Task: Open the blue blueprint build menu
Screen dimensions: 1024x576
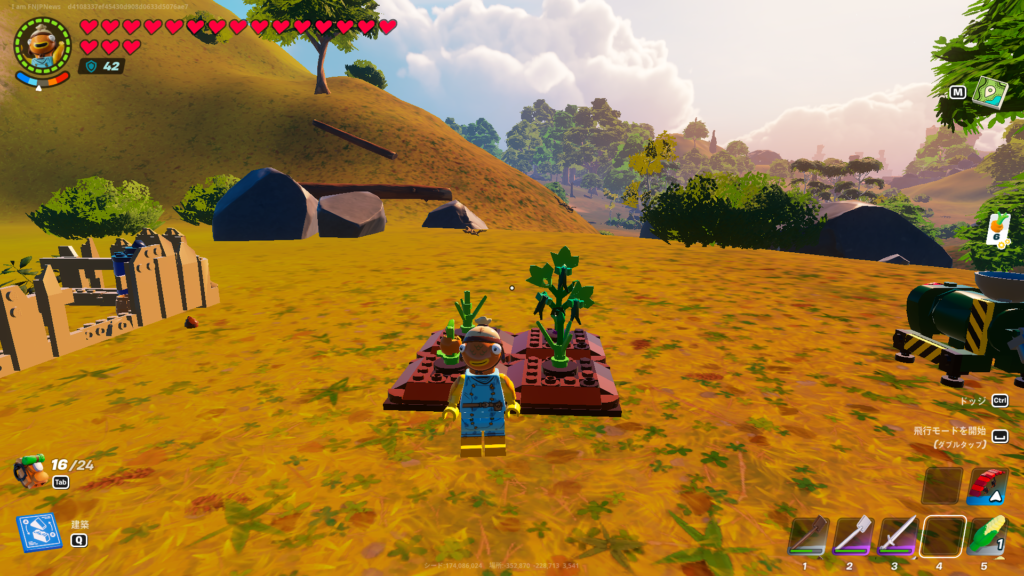Action: coord(38,532)
